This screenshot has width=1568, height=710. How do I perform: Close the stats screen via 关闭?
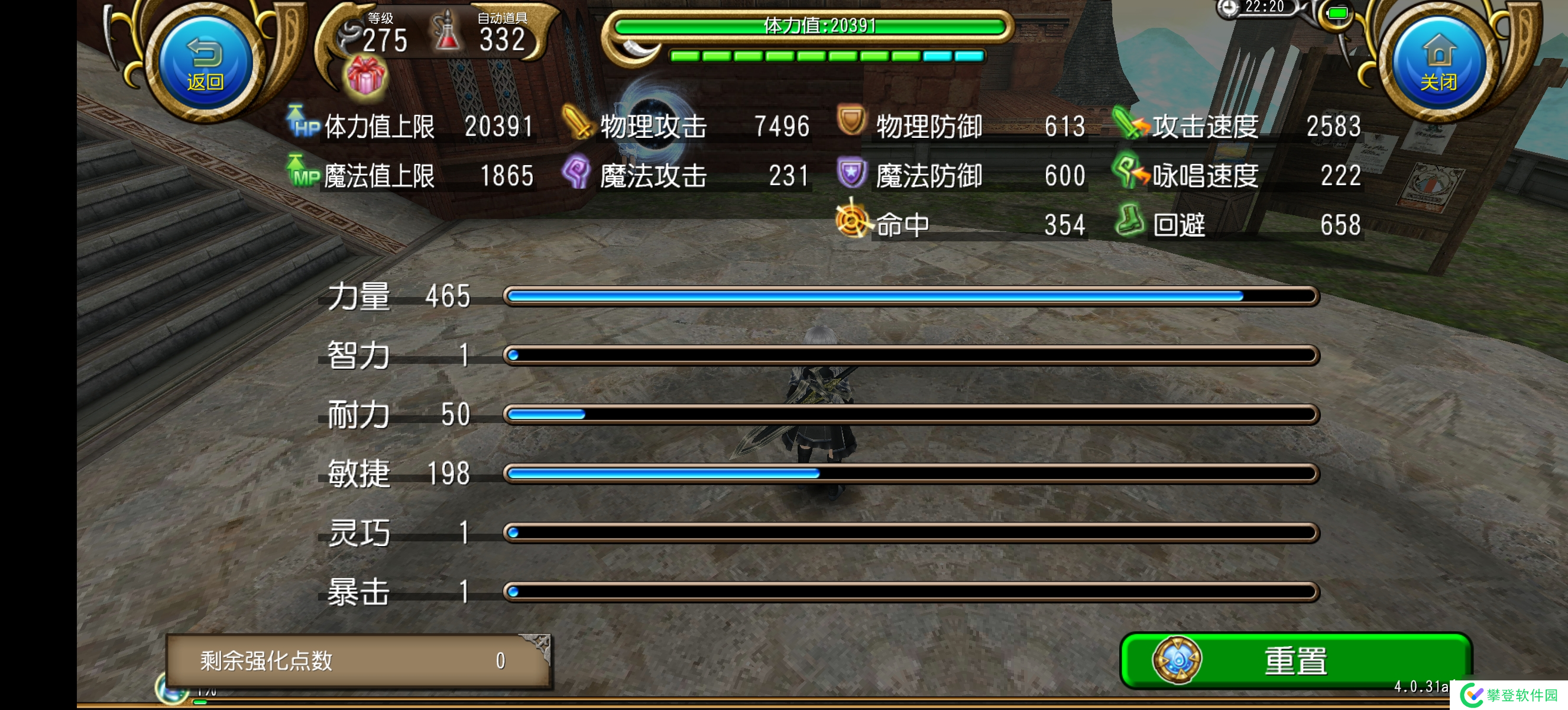coord(1439,63)
